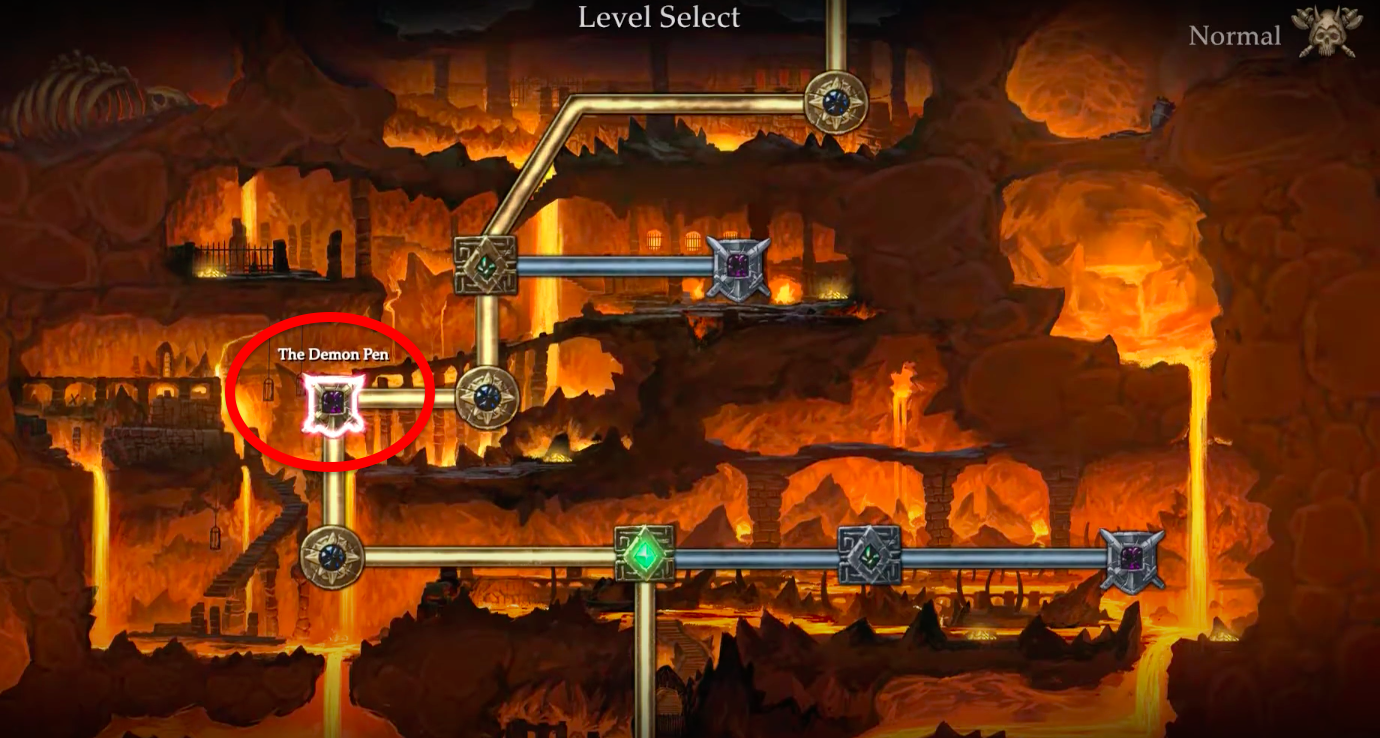The image size is (1380, 738).
Task: Select The Demon Pen level node
Action: click(x=333, y=404)
